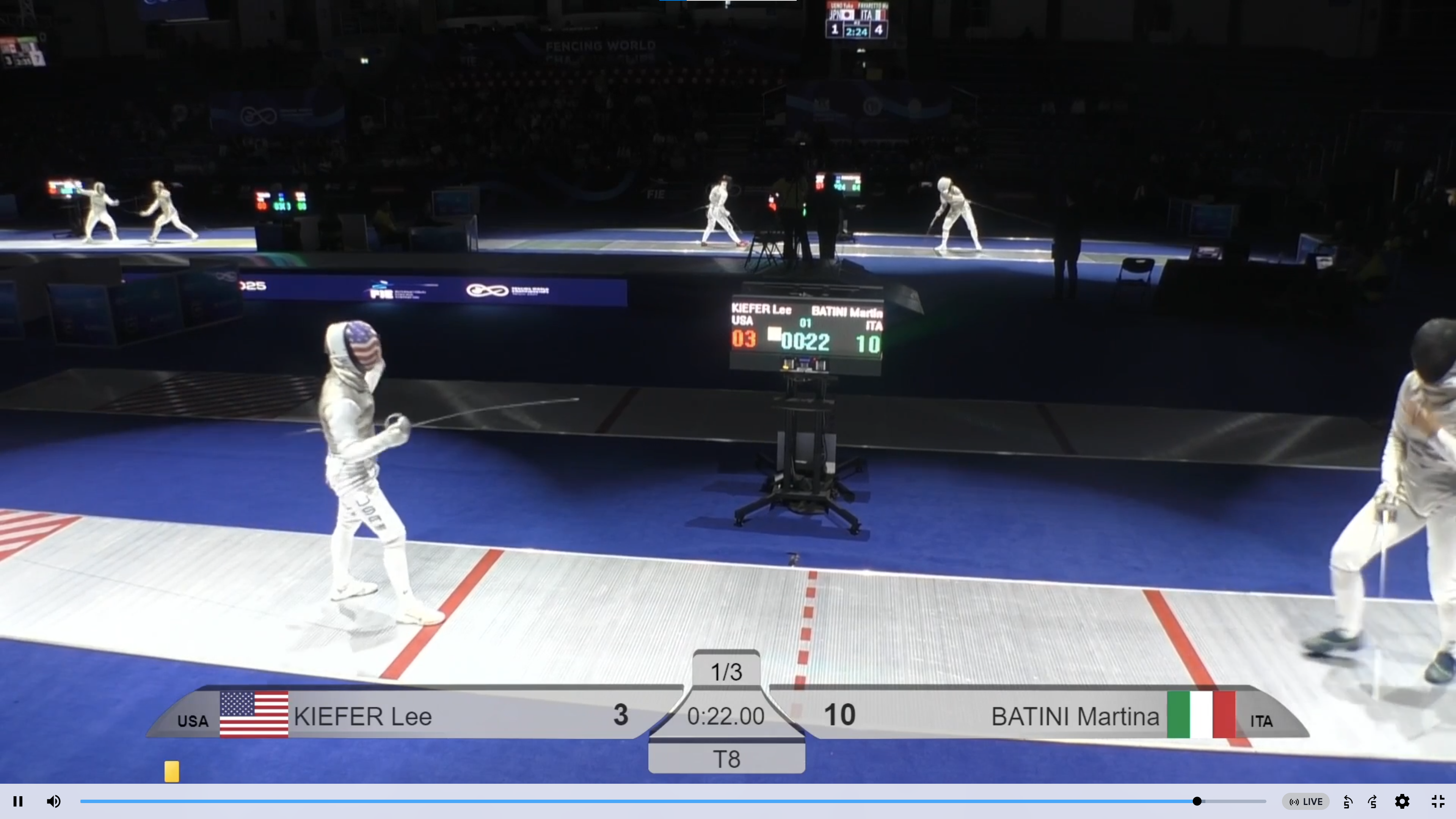This screenshot has height=819, width=1456.
Task: Mute the stream with the speaker icon
Action: click(54, 802)
